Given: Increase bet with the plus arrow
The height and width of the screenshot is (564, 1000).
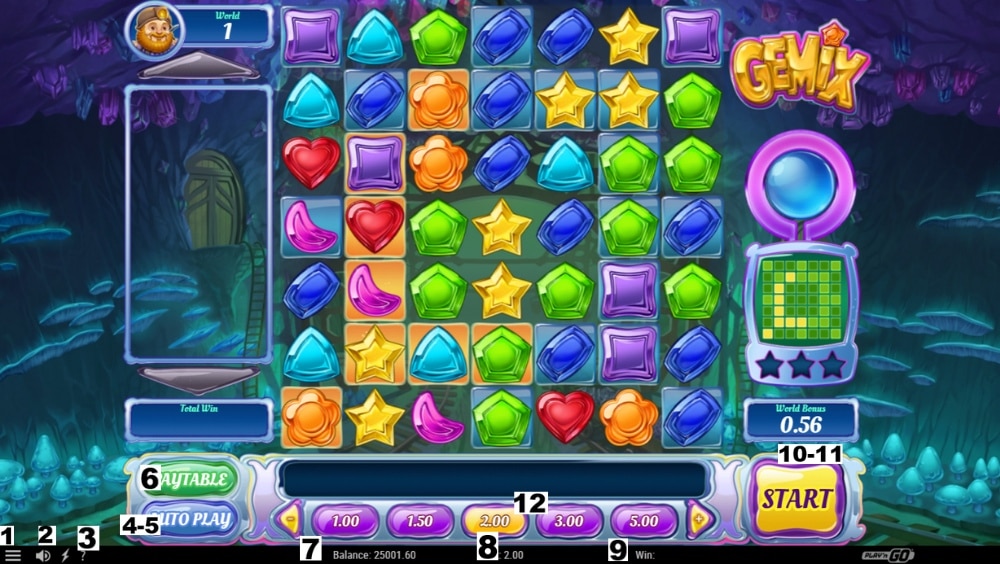Looking at the screenshot, I should [x=698, y=519].
